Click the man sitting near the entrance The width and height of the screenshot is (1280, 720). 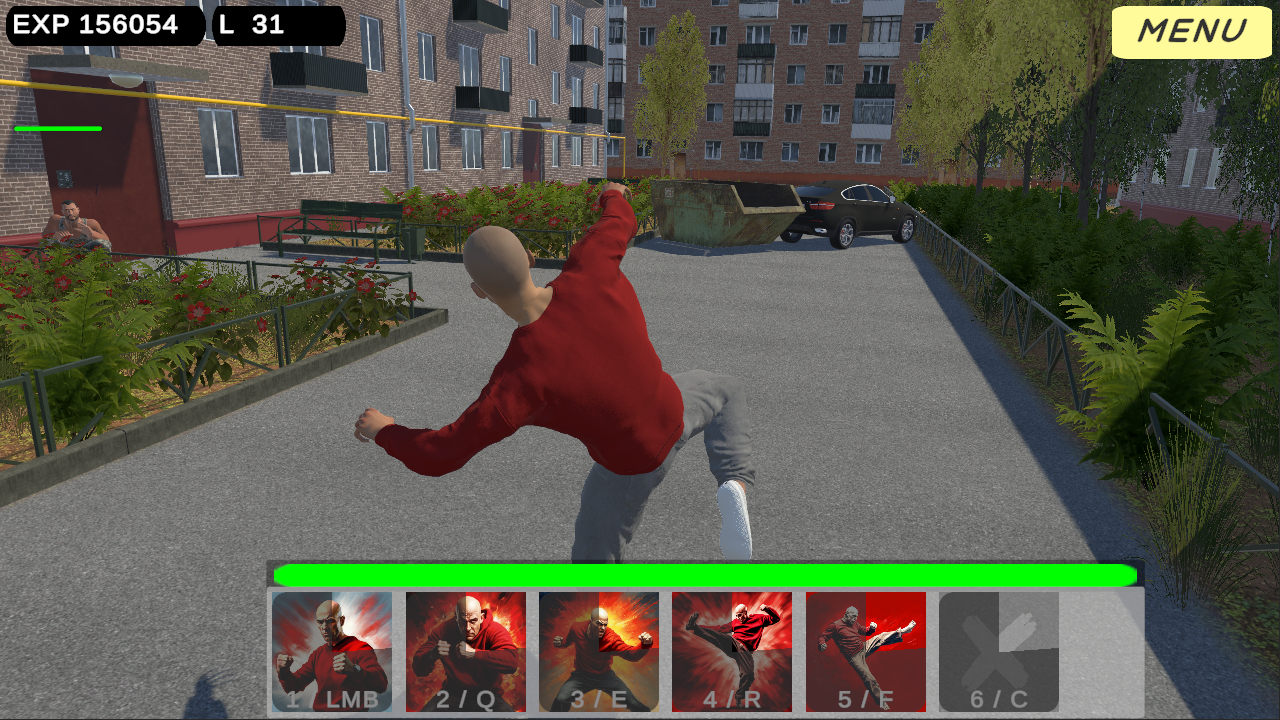point(72,225)
